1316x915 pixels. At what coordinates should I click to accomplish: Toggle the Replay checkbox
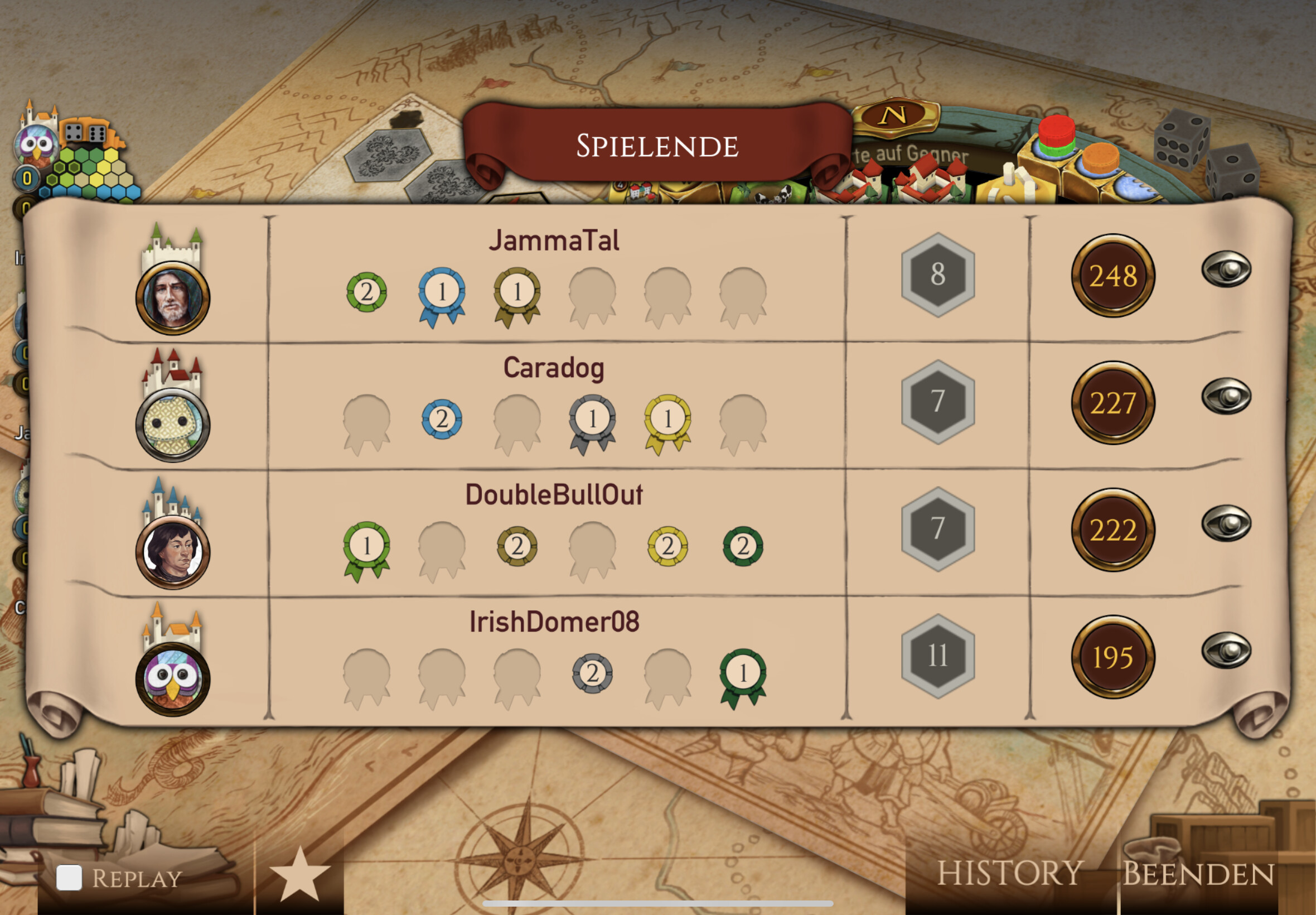[69, 878]
